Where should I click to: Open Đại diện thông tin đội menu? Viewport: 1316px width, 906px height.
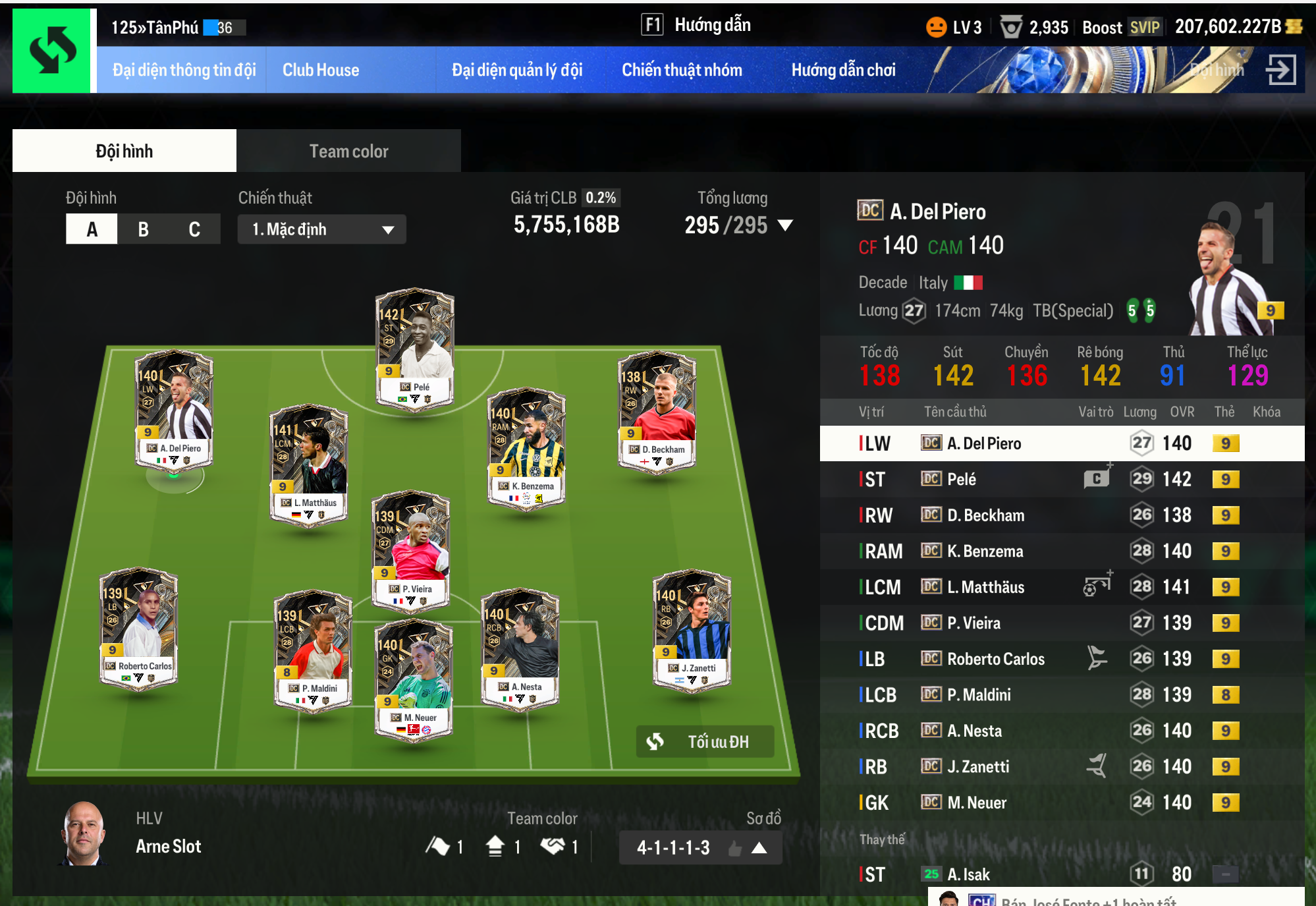click(x=184, y=70)
